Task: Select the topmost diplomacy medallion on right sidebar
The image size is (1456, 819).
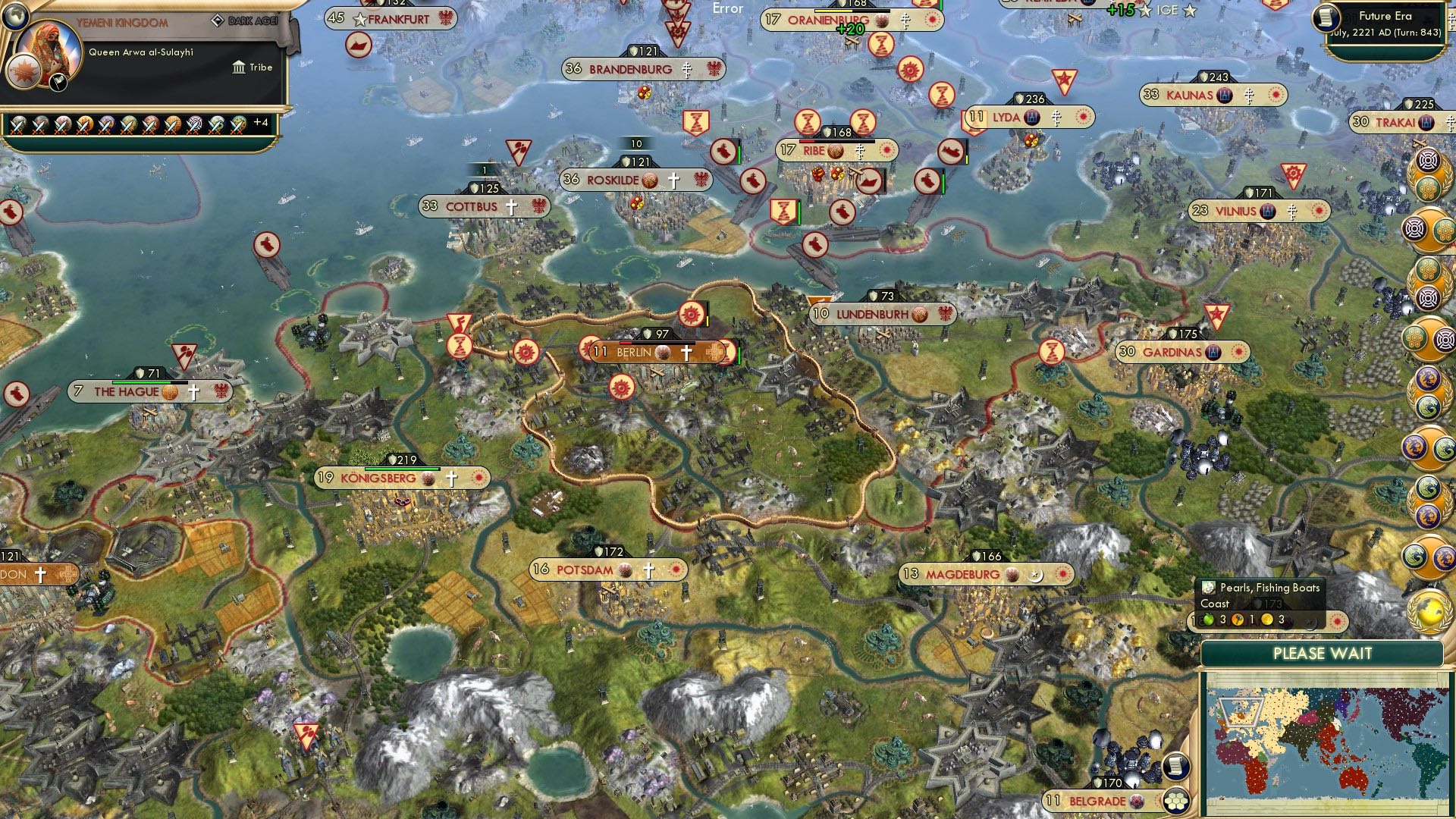Action: click(1427, 162)
